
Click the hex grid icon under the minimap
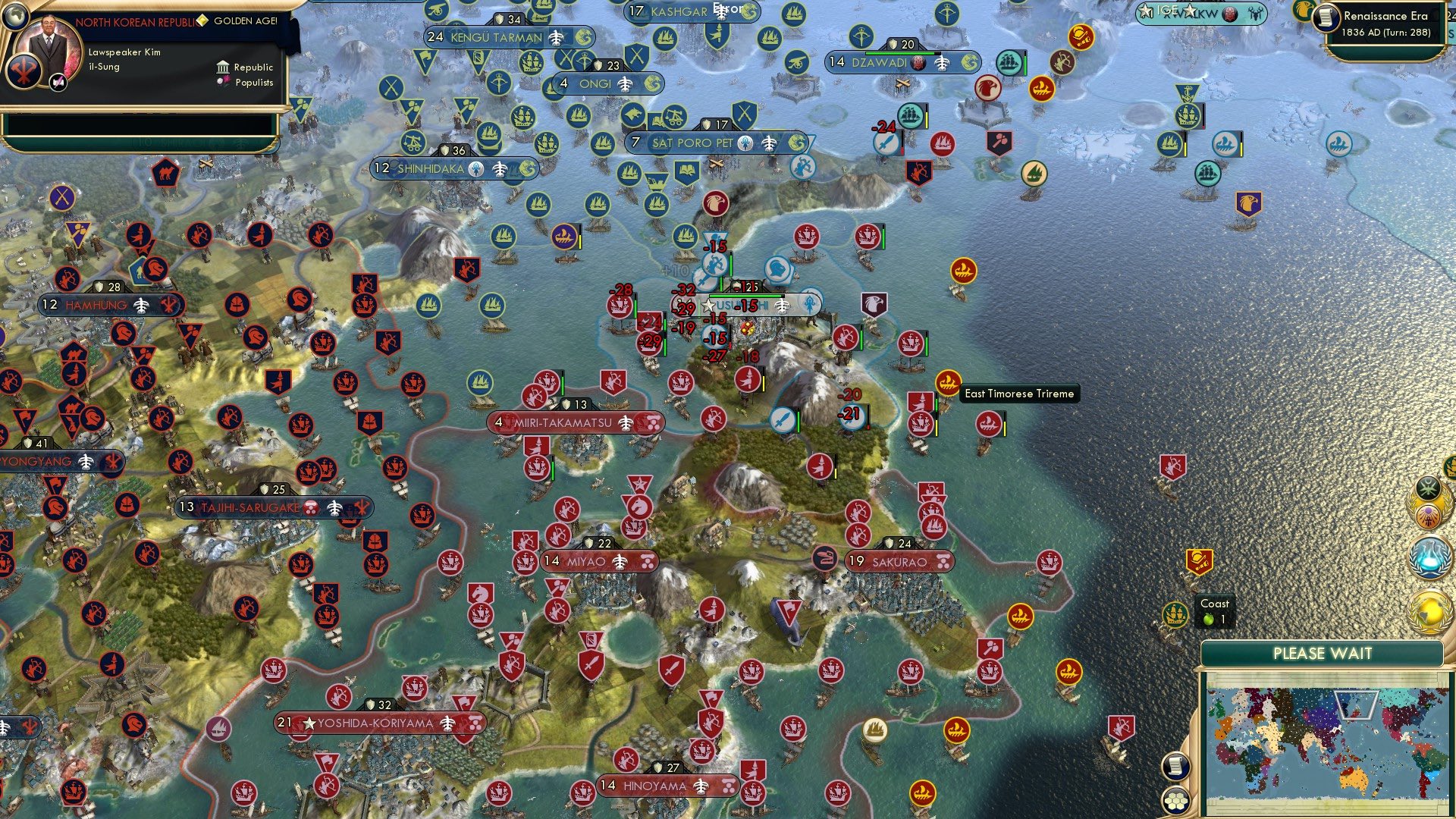tap(1176, 800)
